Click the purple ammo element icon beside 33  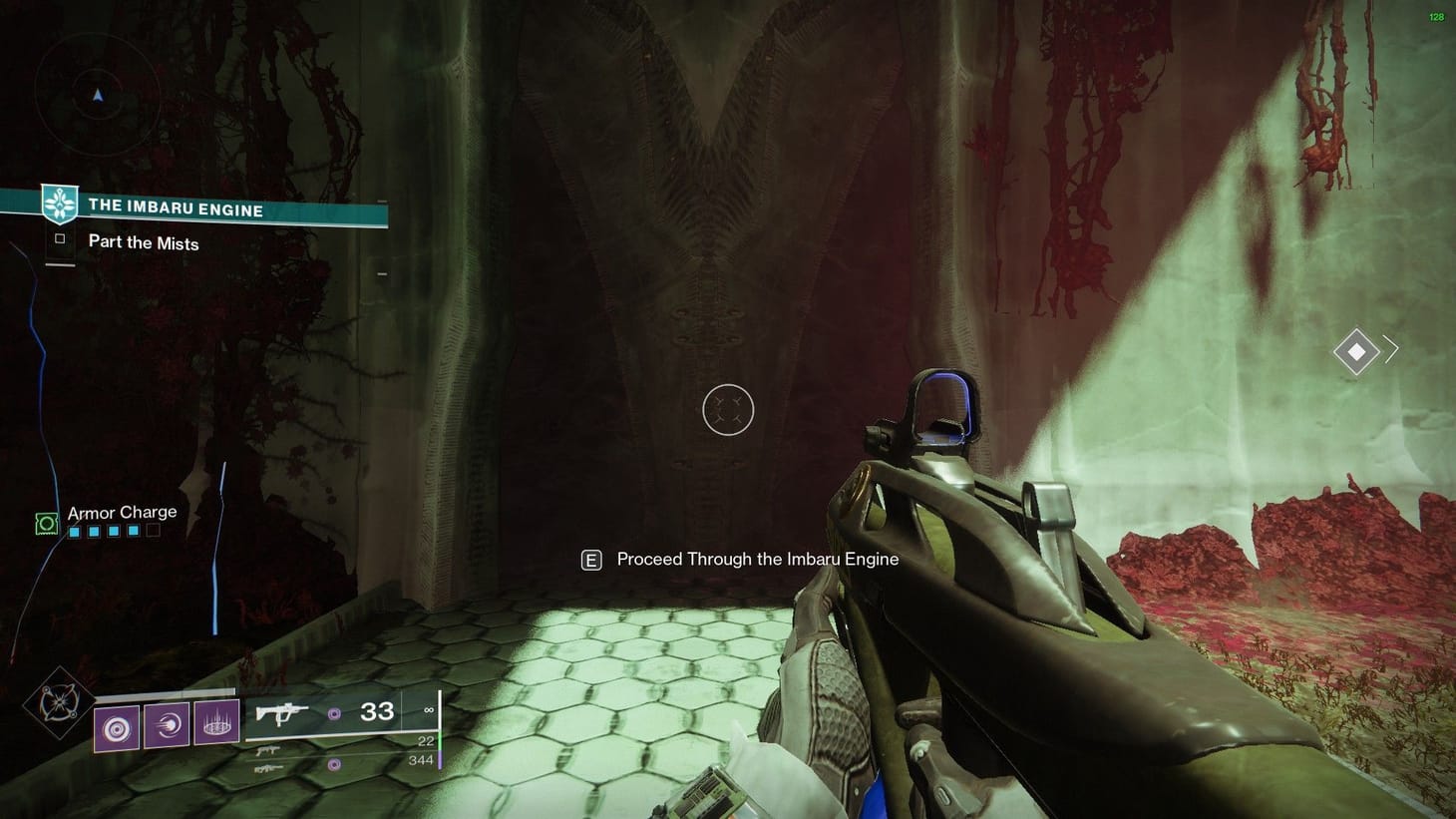(x=333, y=711)
